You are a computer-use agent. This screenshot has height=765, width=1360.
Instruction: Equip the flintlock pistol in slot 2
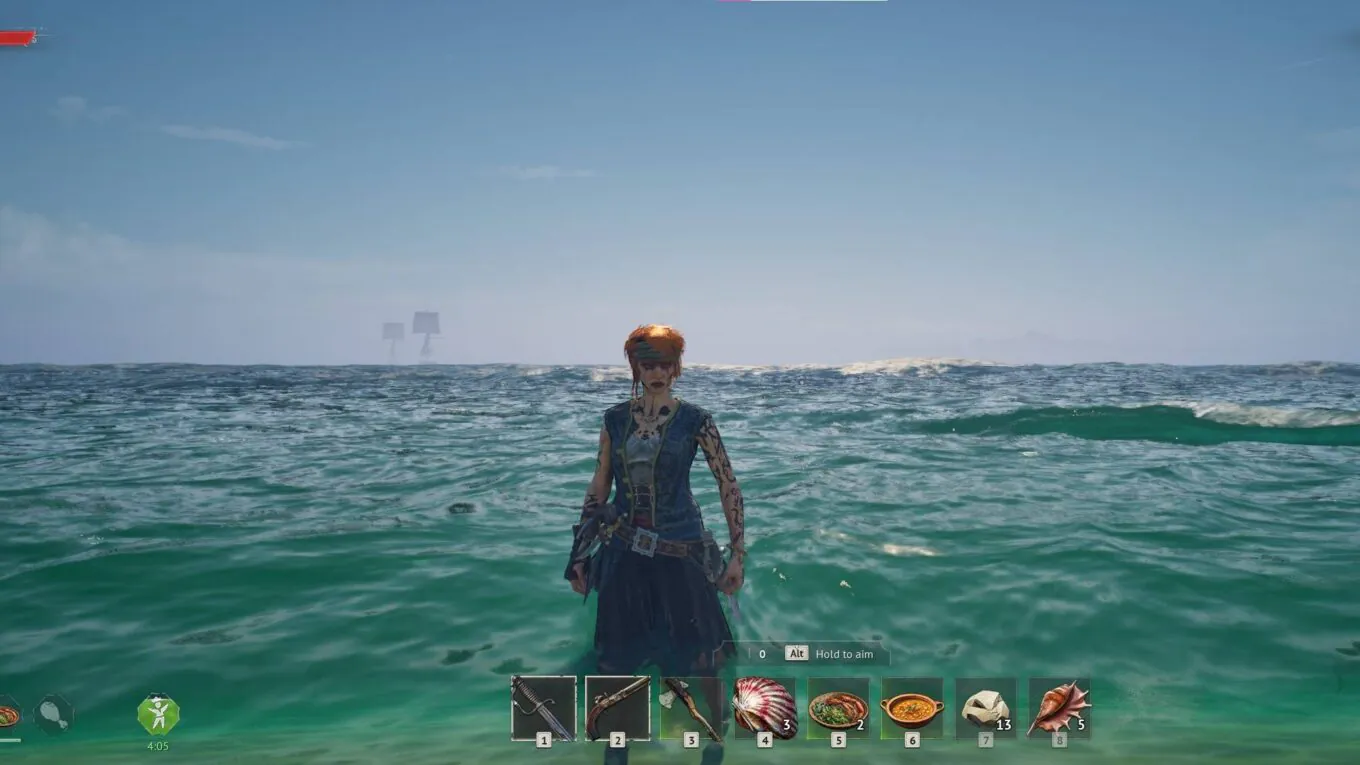pos(616,705)
